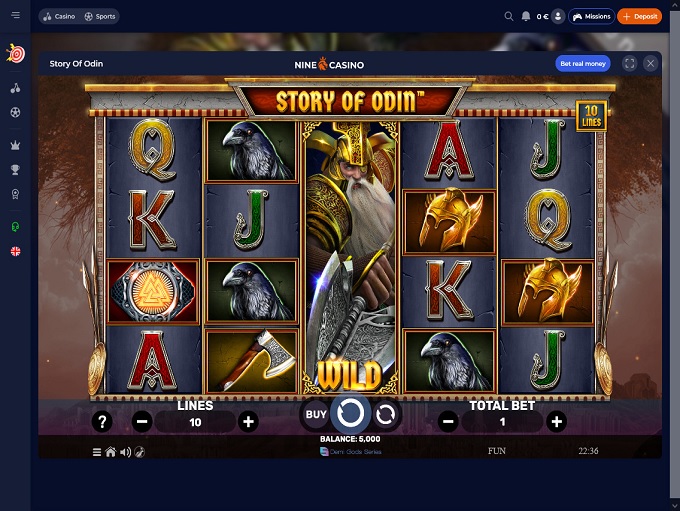This screenshot has width=680, height=511.
Task: Open the site search
Action: tap(509, 17)
